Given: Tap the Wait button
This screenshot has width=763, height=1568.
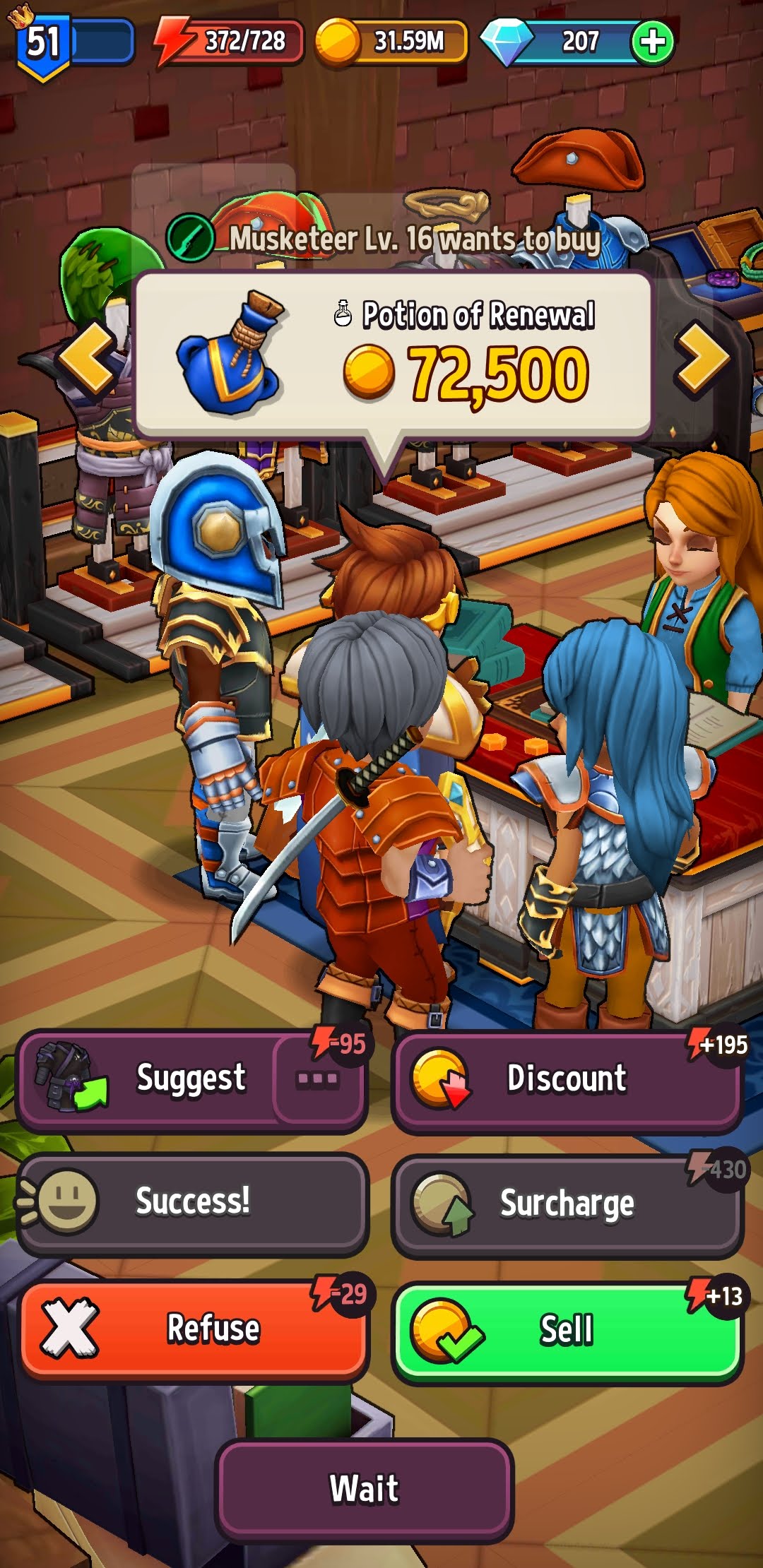Looking at the screenshot, I should click(x=365, y=1489).
